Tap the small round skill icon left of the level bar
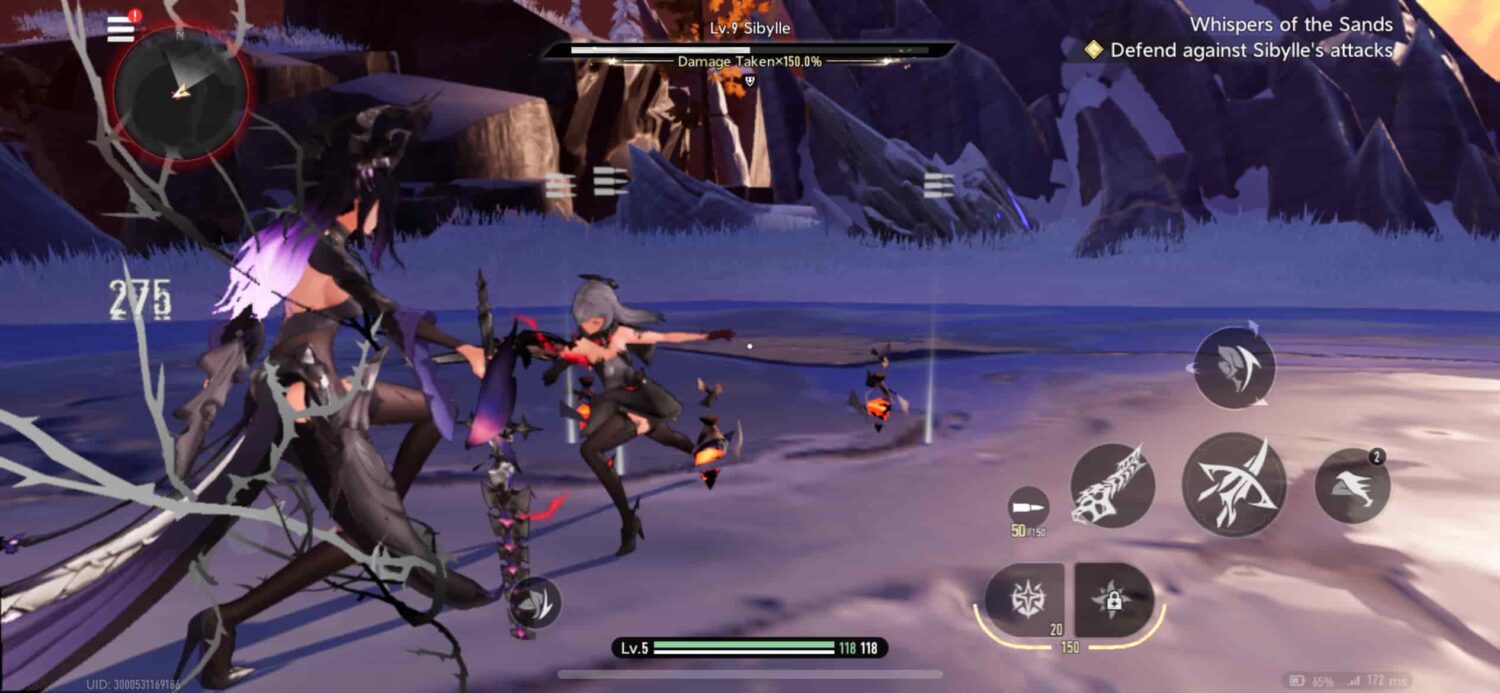Image resolution: width=1500 pixels, height=693 pixels. pos(539,602)
